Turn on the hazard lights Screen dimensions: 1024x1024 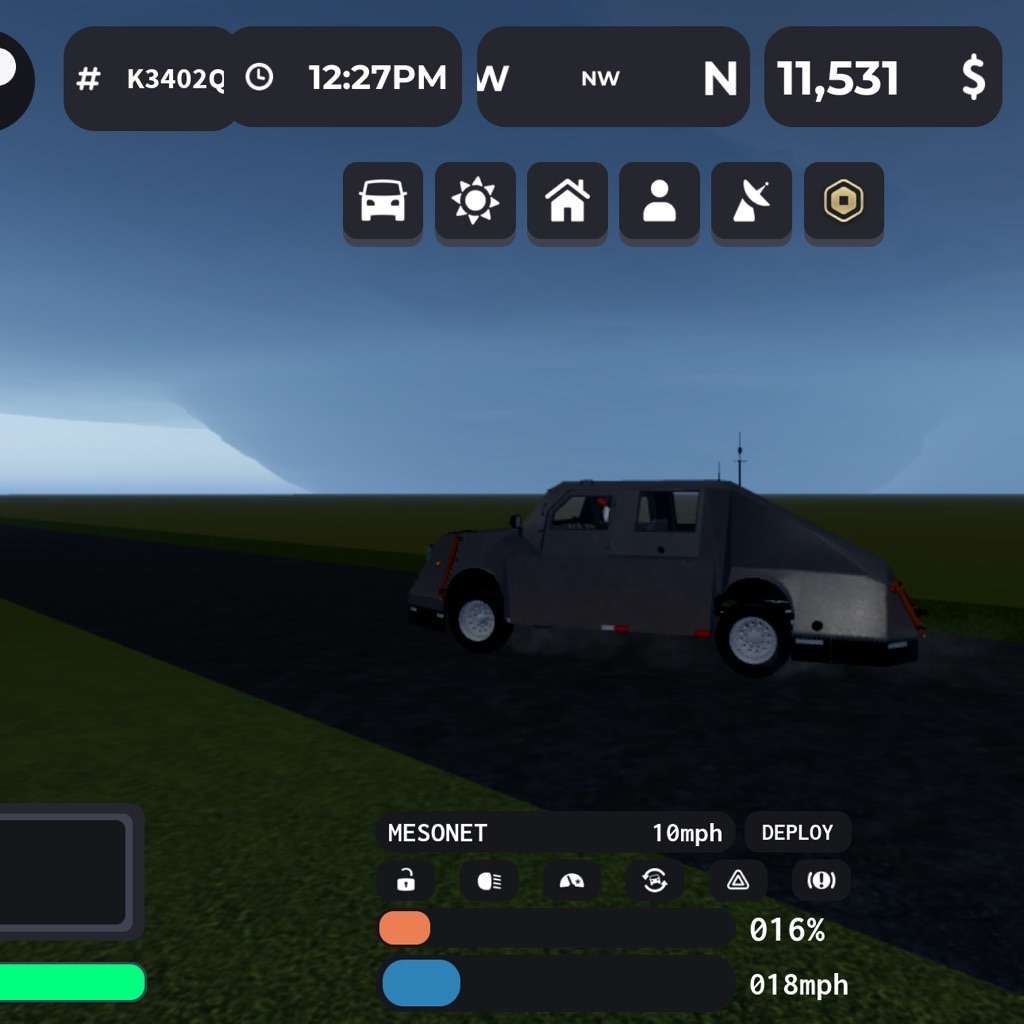point(738,881)
